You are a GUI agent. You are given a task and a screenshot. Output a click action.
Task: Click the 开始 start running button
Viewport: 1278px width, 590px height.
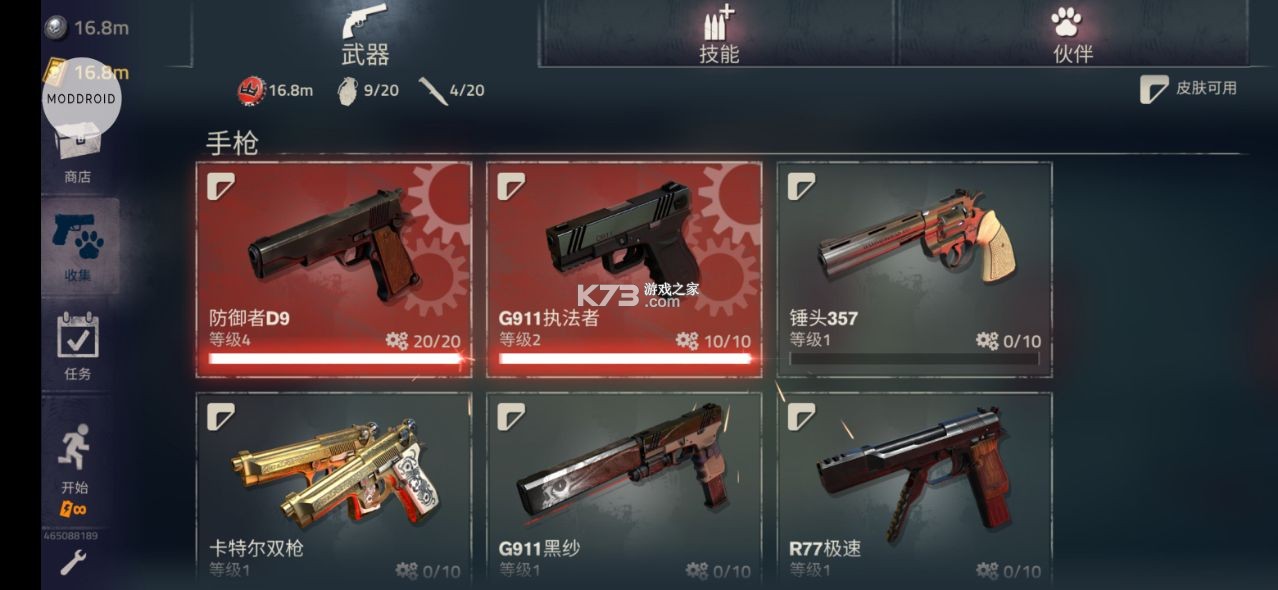tap(75, 462)
